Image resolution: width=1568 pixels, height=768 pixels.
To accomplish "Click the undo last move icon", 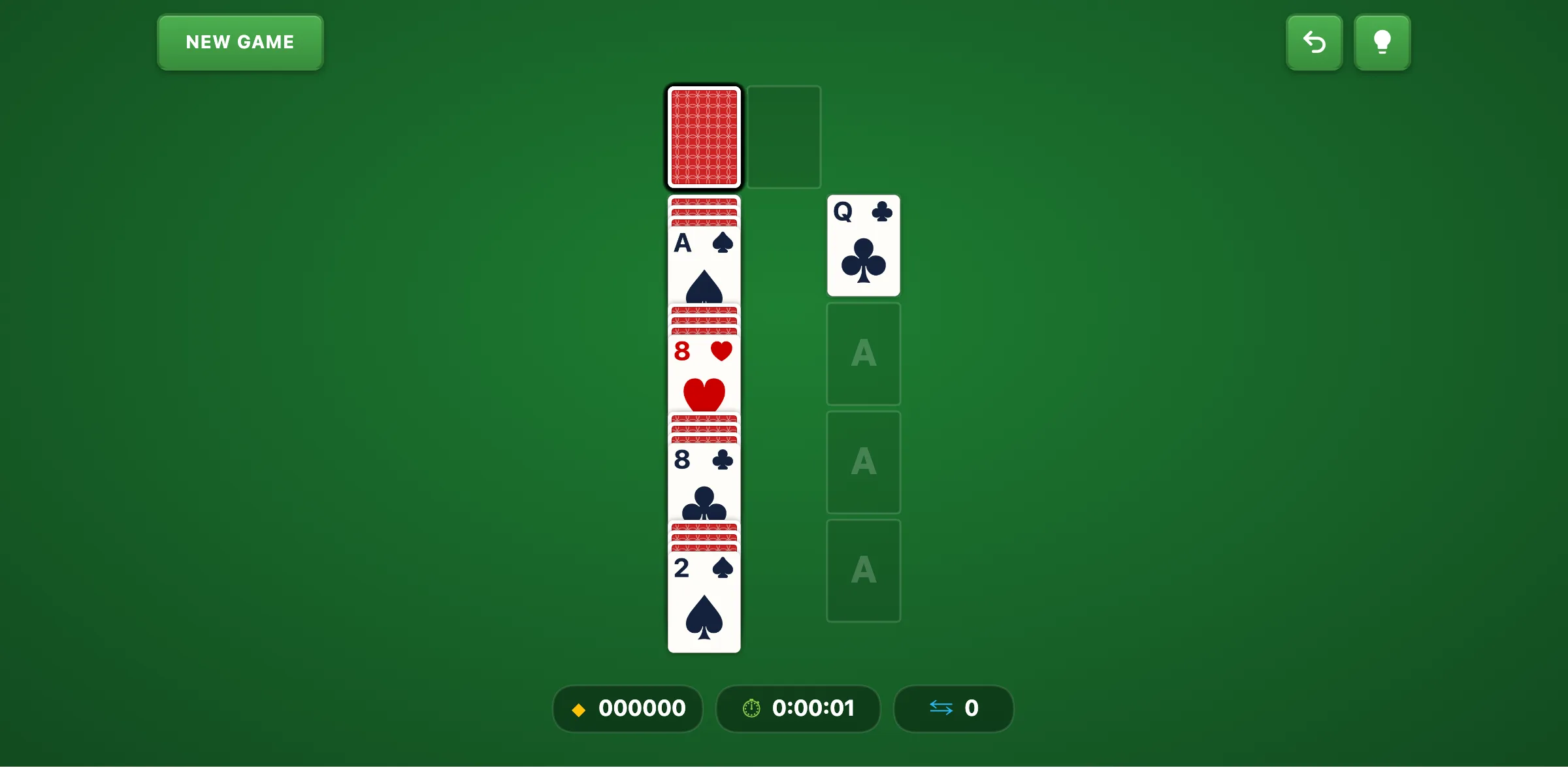I will (x=1314, y=42).
